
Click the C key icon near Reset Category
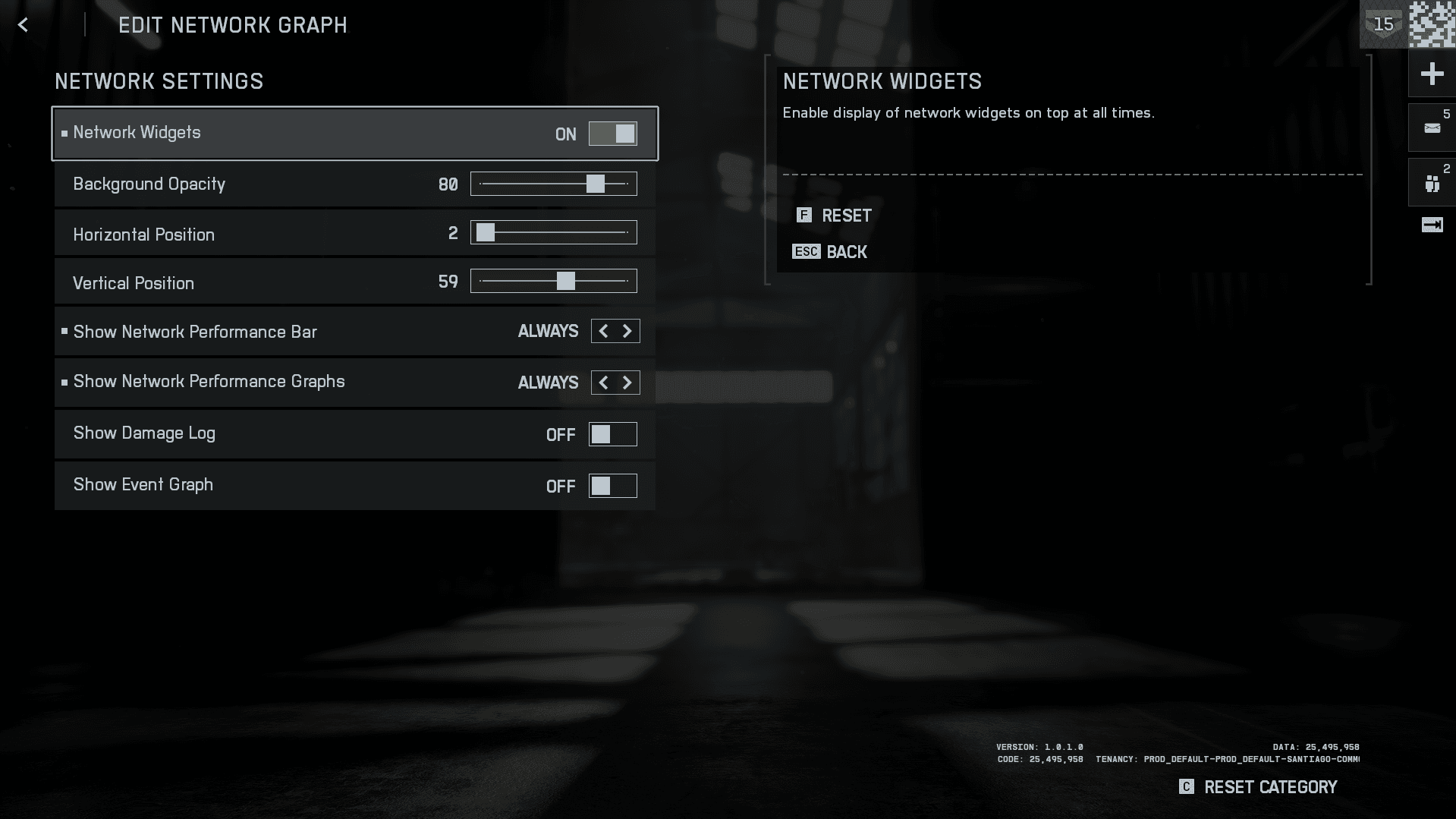[1186, 787]
